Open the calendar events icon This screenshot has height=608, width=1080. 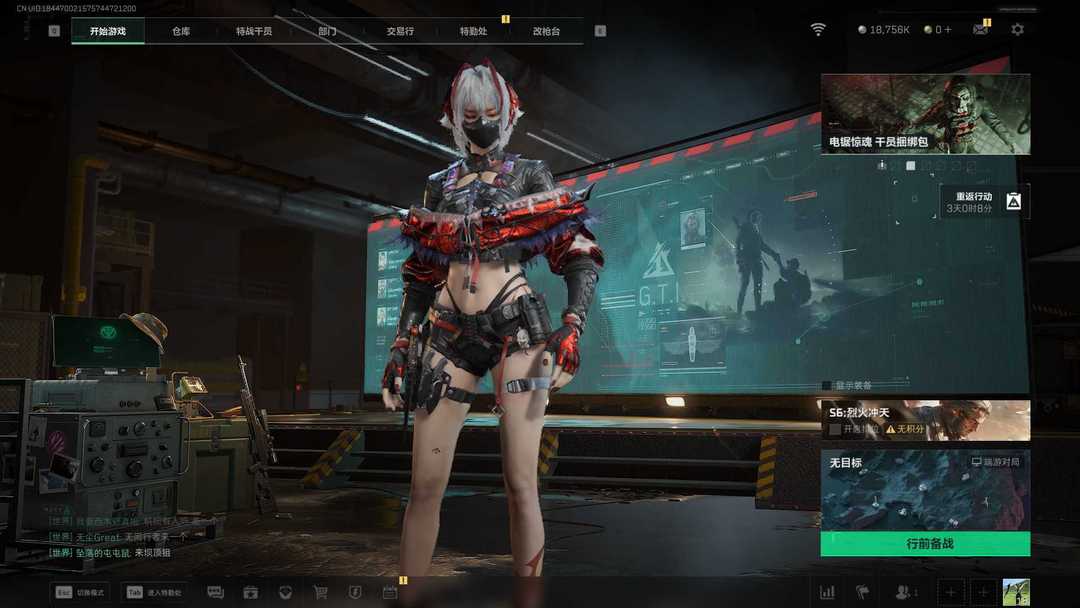(390, 592)
